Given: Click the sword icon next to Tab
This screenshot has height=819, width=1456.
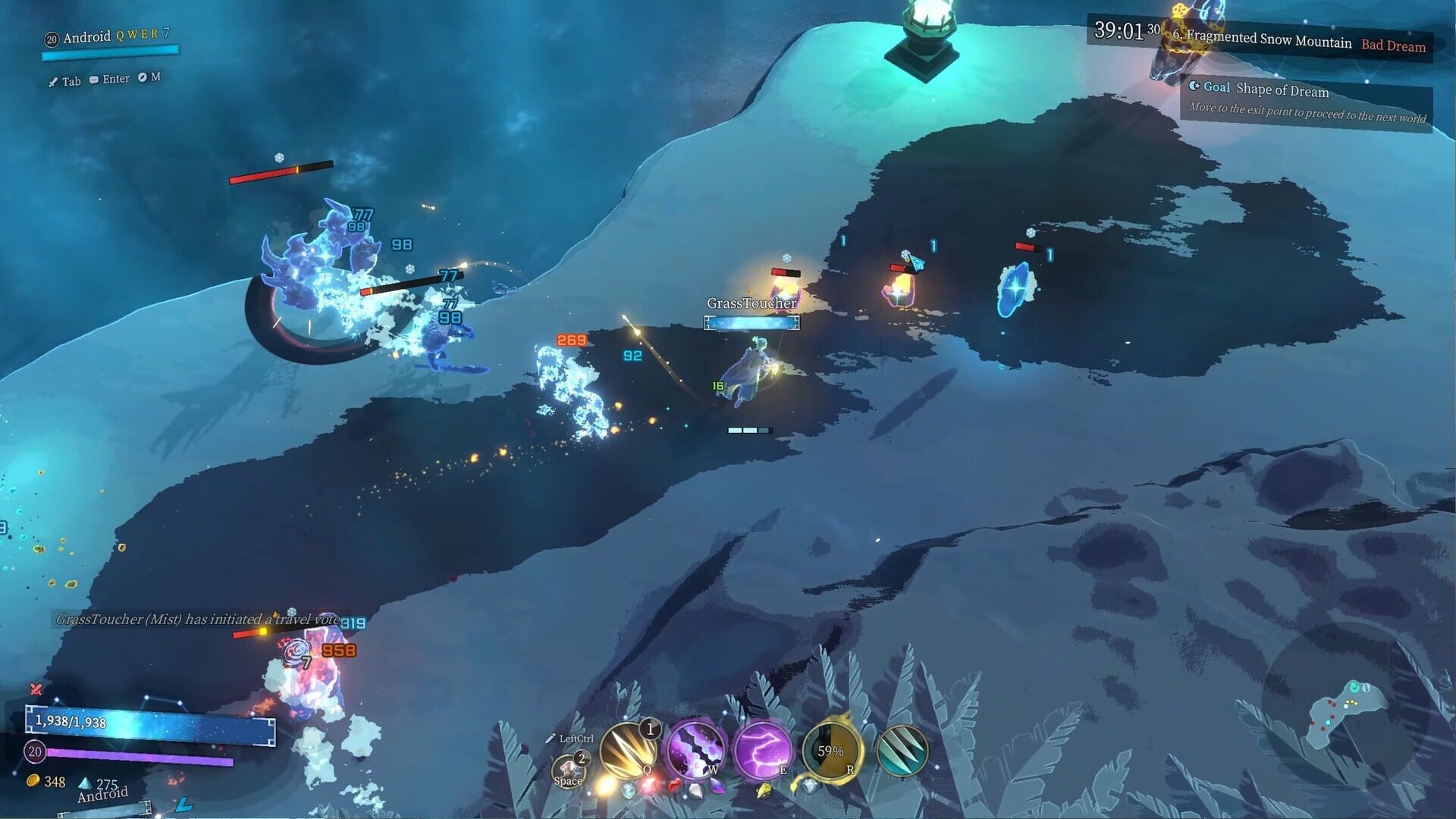Looking at the screenshot, I should click(53, 79).
